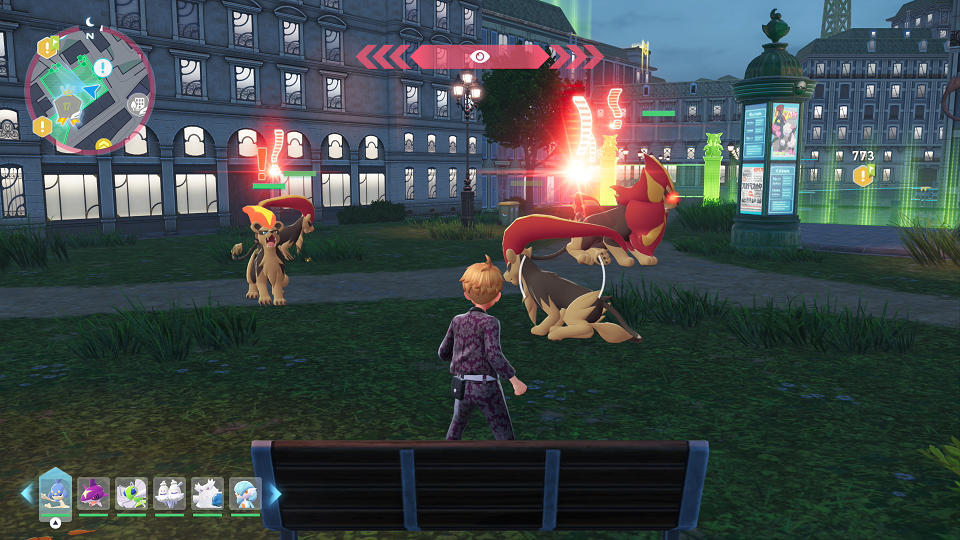Choose the purple shark Pokémon slot
Image resolution: width=960 pixels, height=540 pixels.
tap(93, 494)
